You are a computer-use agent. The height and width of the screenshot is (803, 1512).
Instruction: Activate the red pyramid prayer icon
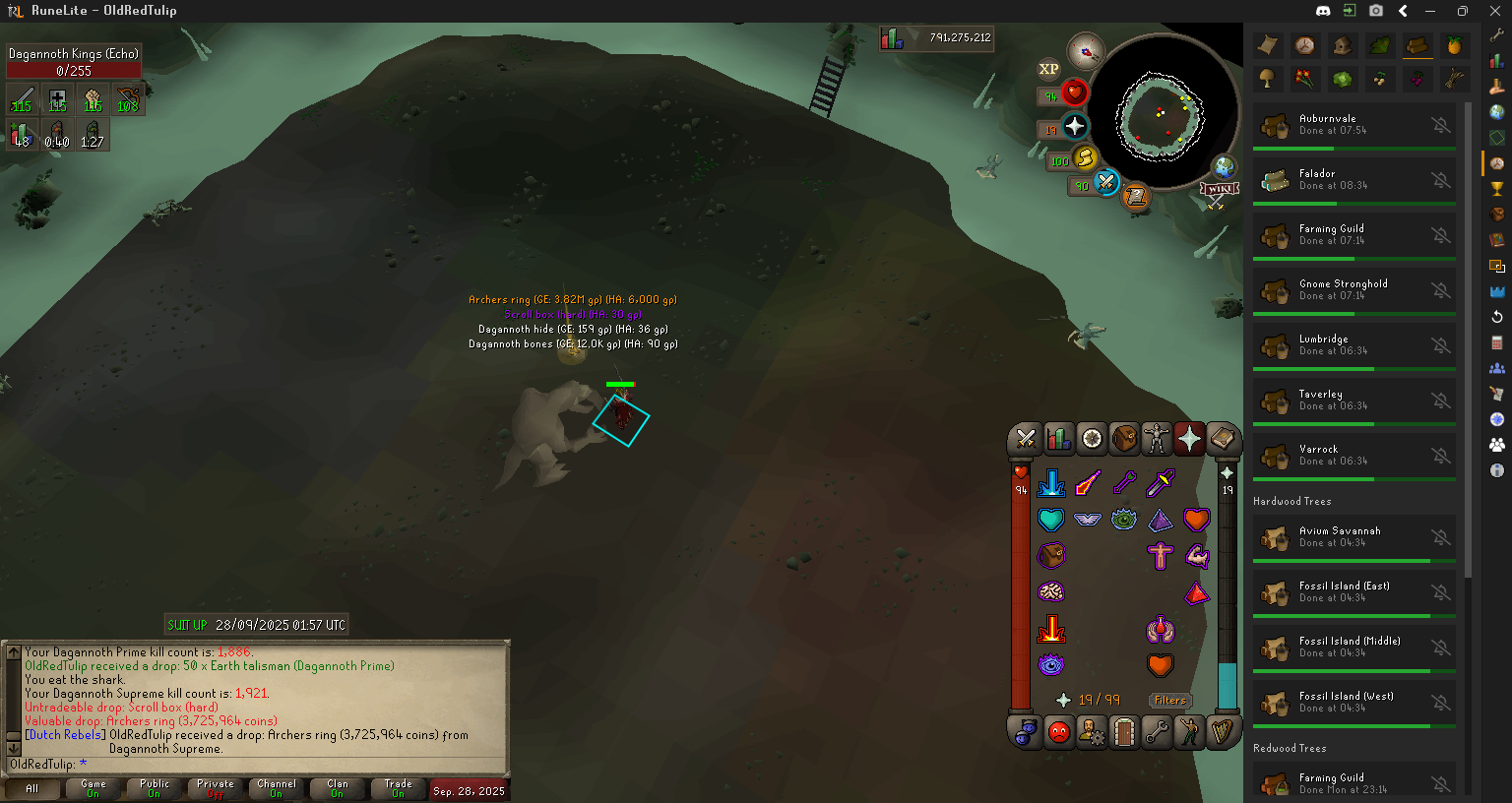(1196, 592)
